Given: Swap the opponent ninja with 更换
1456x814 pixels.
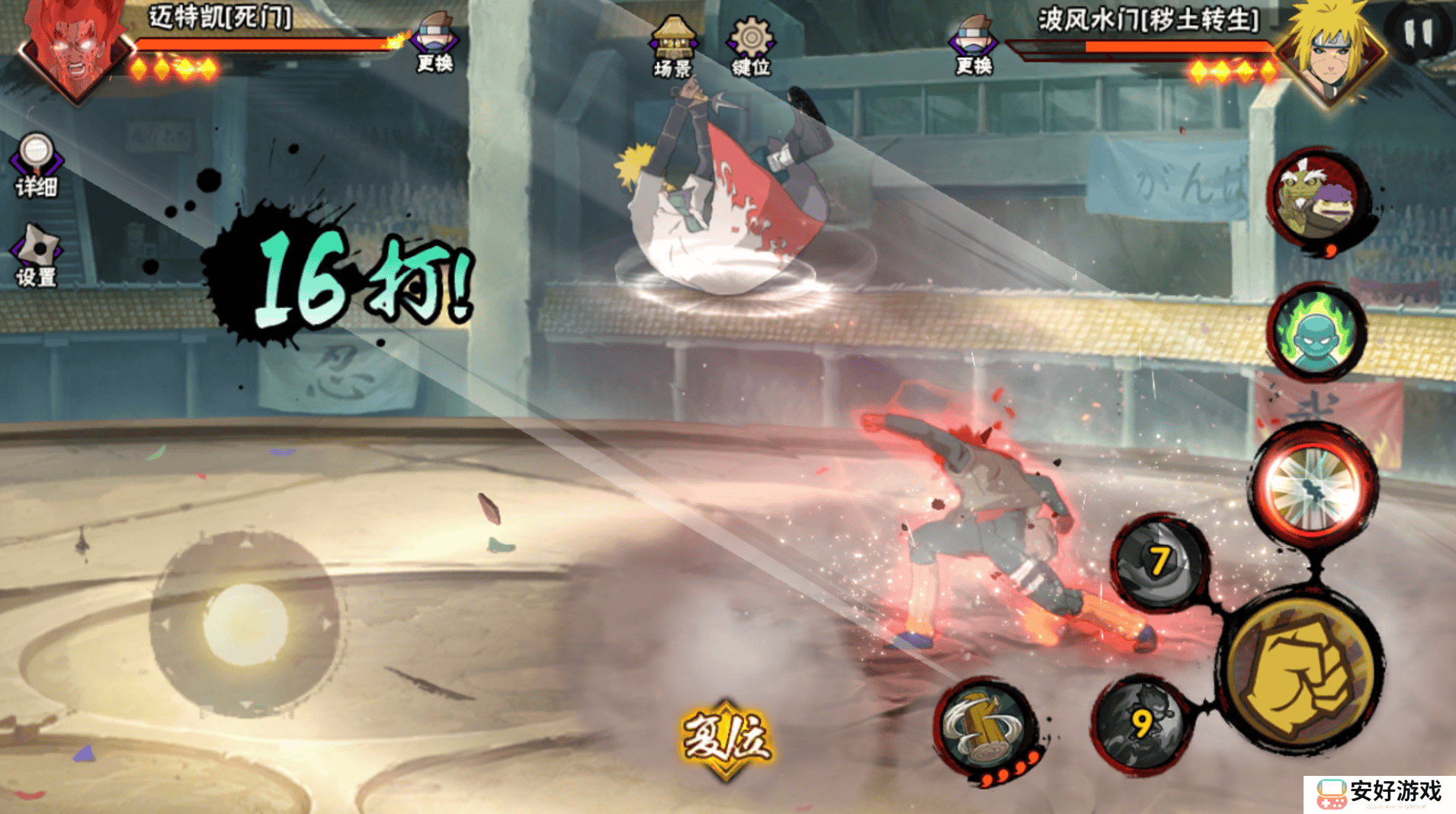Looking at the screenshot, I should 973,44.
